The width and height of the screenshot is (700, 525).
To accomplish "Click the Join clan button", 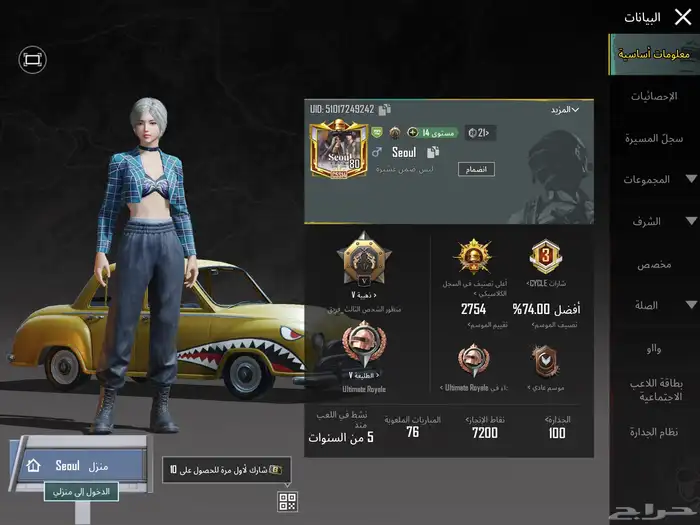I will pyautogui.click(x=476, y=170).
